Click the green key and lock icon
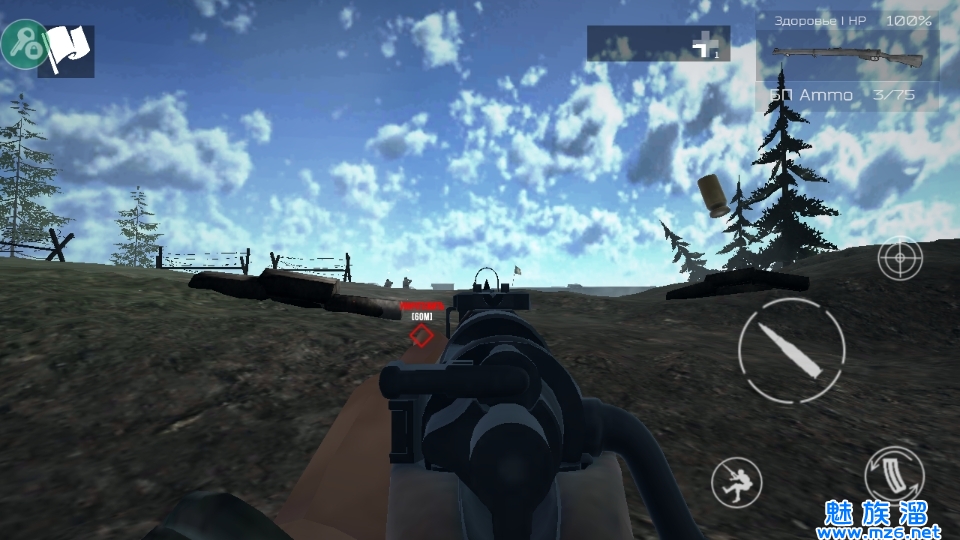This screenshot has width=960, height=540. pos(24,44)
